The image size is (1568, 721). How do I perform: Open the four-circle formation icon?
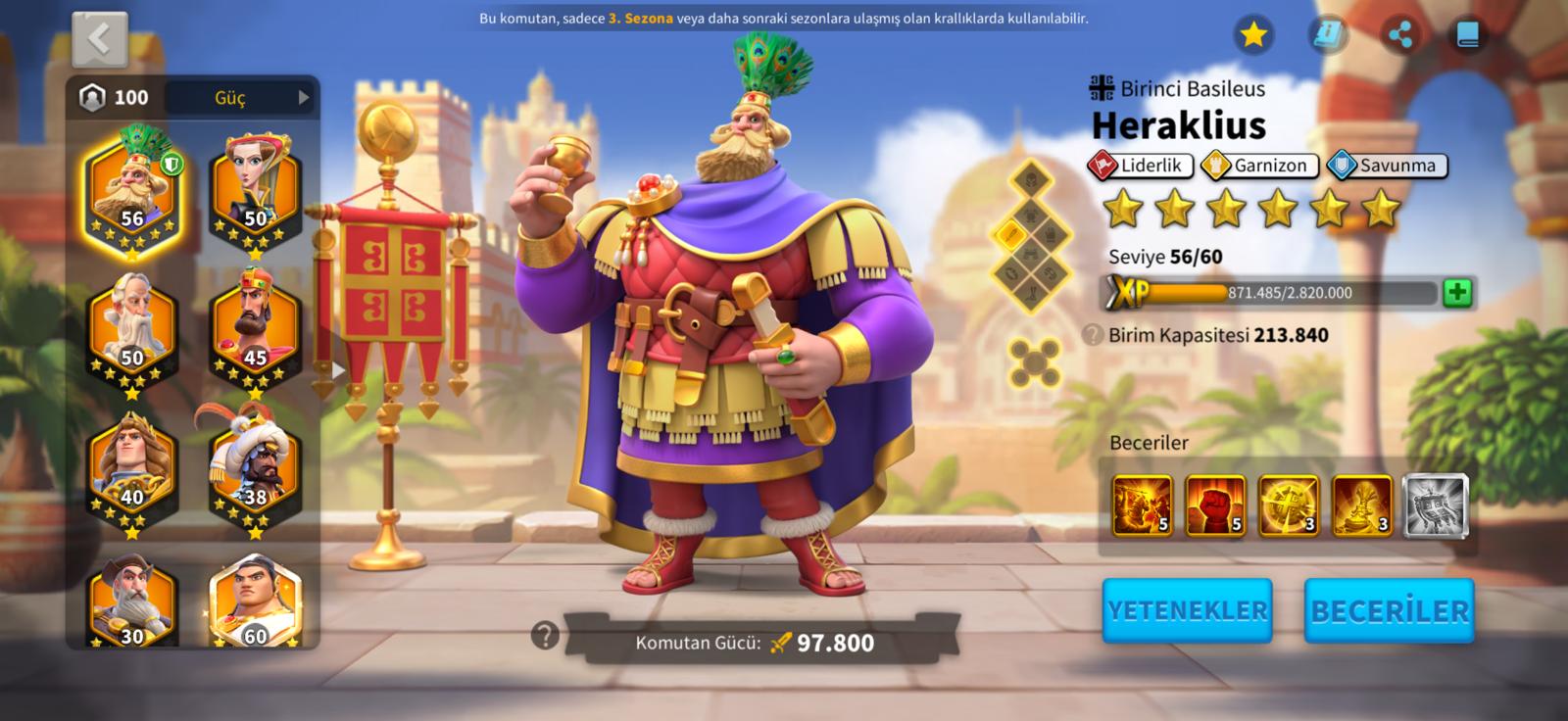(x=1035, y=362)
